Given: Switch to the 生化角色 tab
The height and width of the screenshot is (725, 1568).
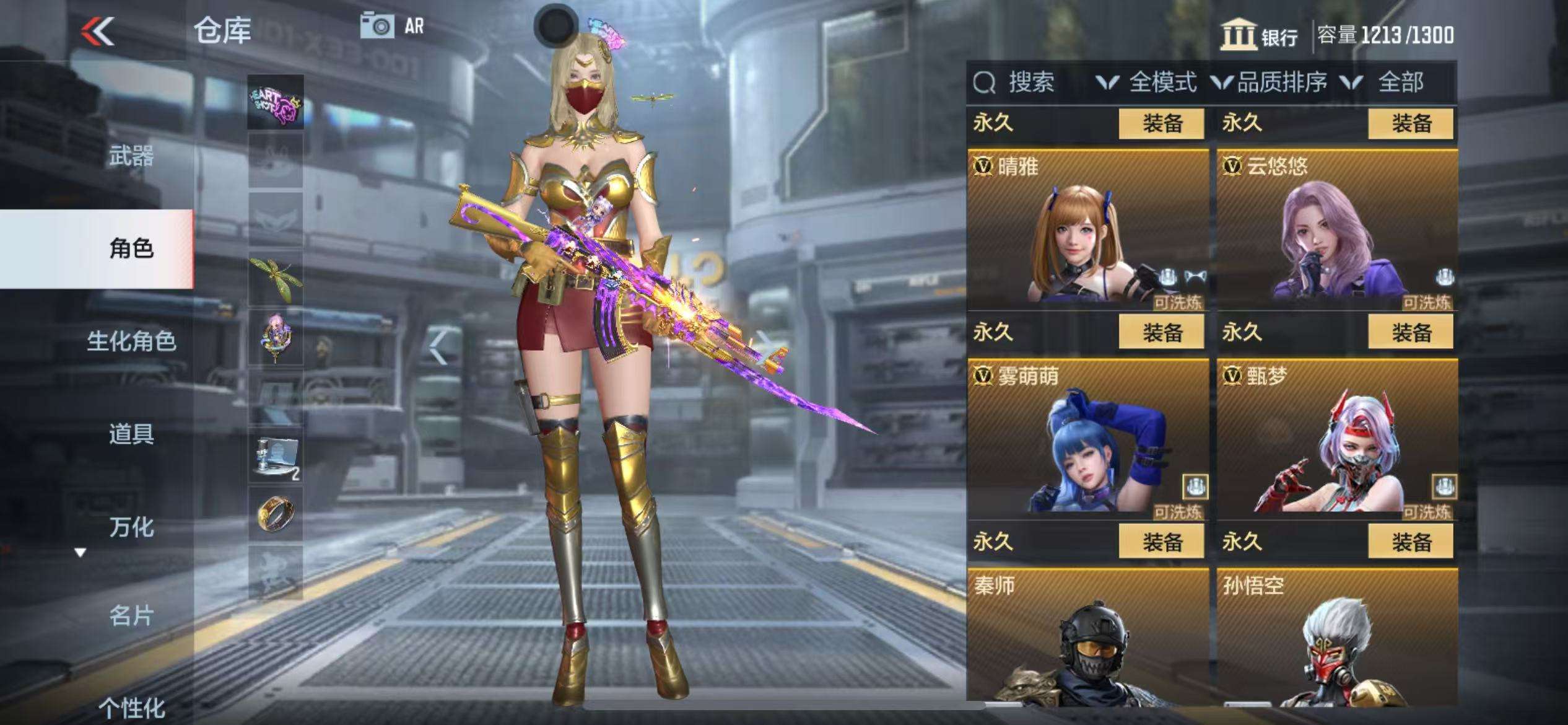Looking at the screenshot, I should coord(131,341).
